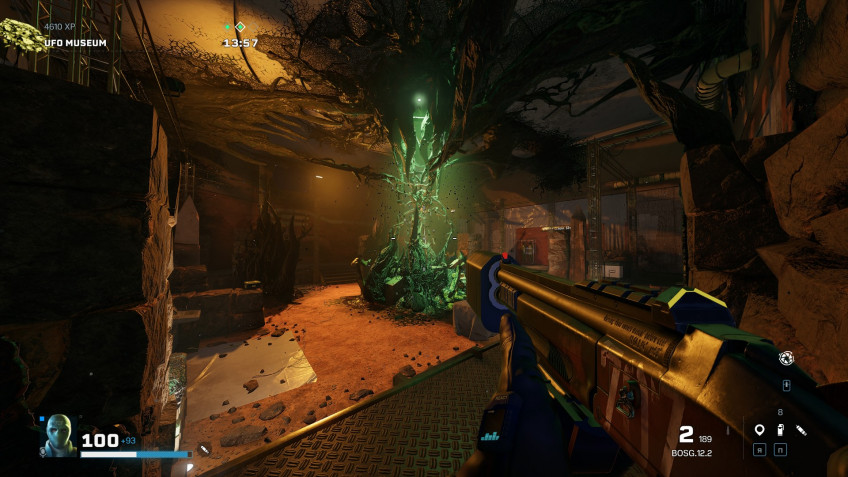This screenshot has height=477, width=848.
Task: Click the green diamond objective progress marker
Action: point(240,27)
